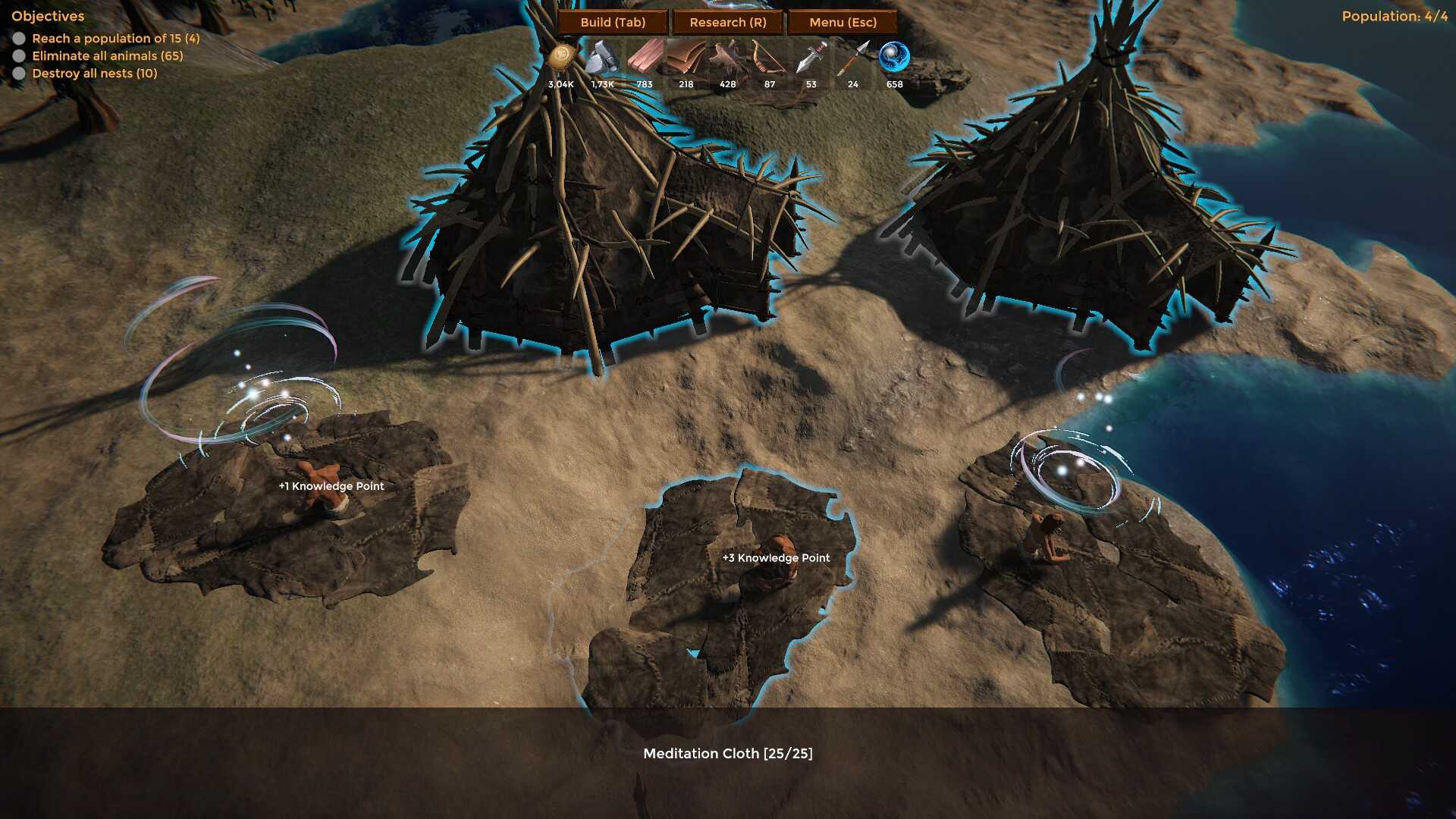Open the game Menu button
Screen dimensions: 1456x819
[843, 22]
